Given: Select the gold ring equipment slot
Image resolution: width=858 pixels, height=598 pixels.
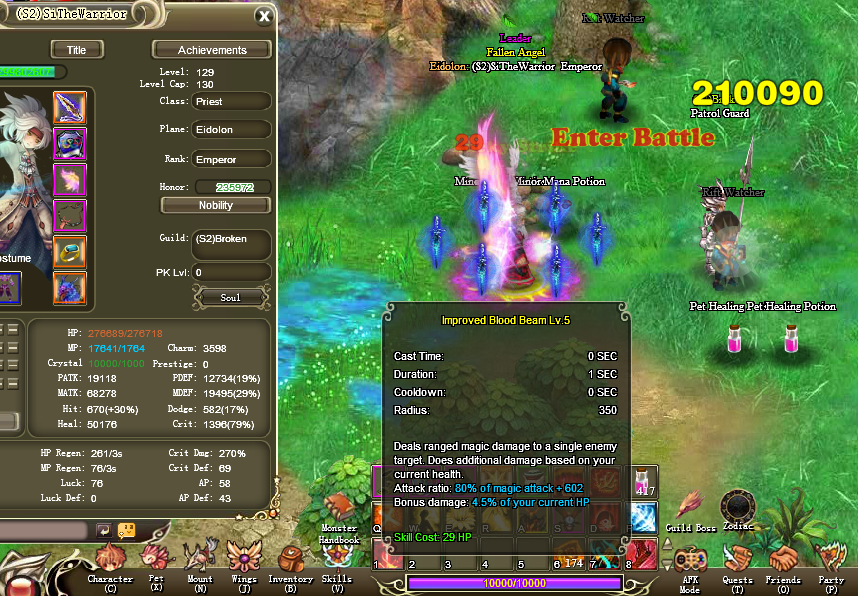Looking at the screenshot, I should coord(69,252).
